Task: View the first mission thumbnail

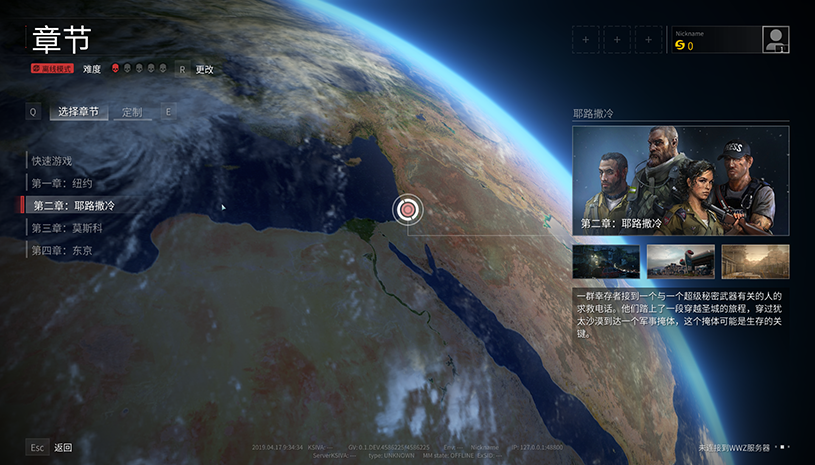Action: coord(606,261)
